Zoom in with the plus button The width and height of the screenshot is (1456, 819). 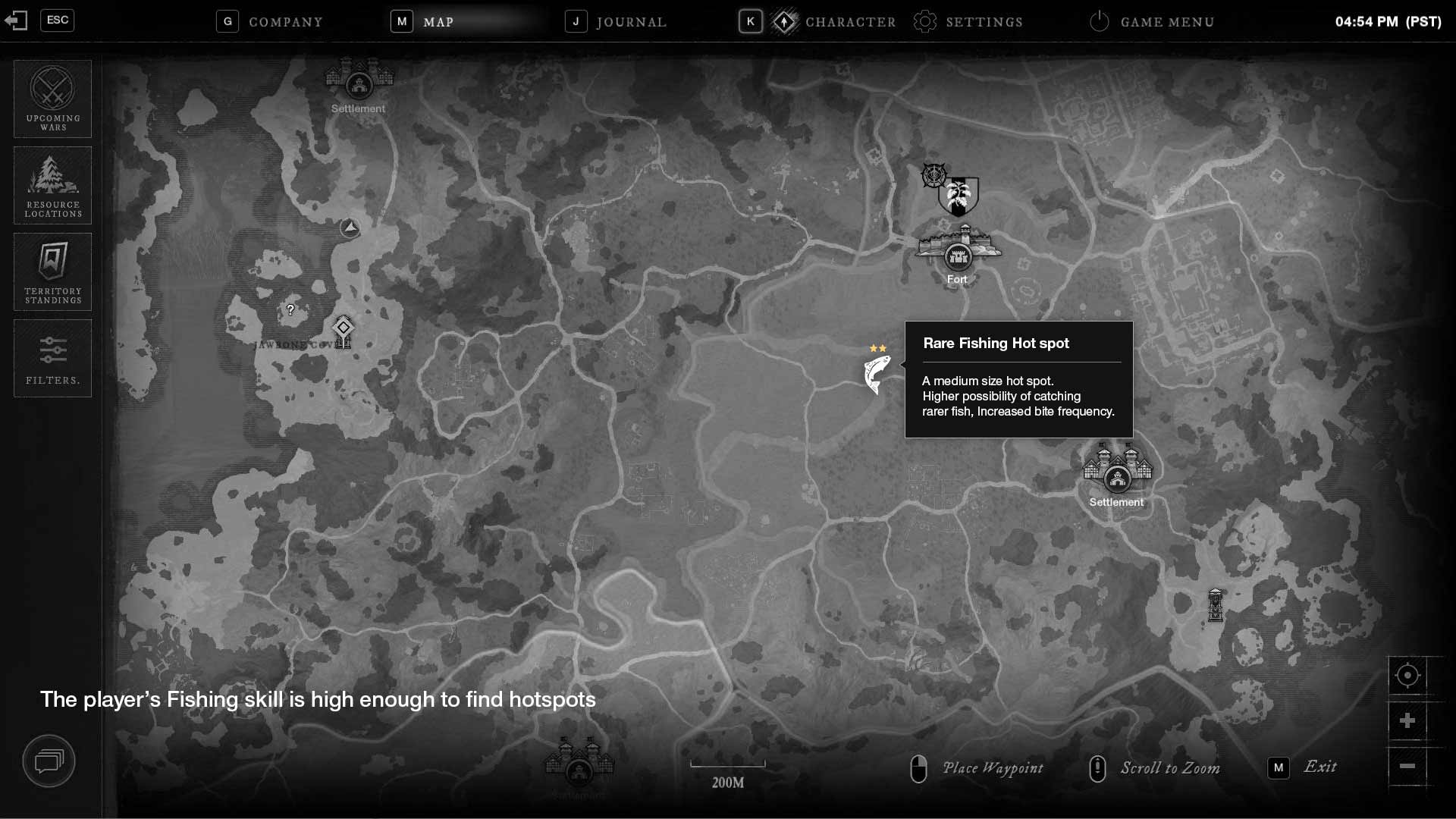point(1407,720)
